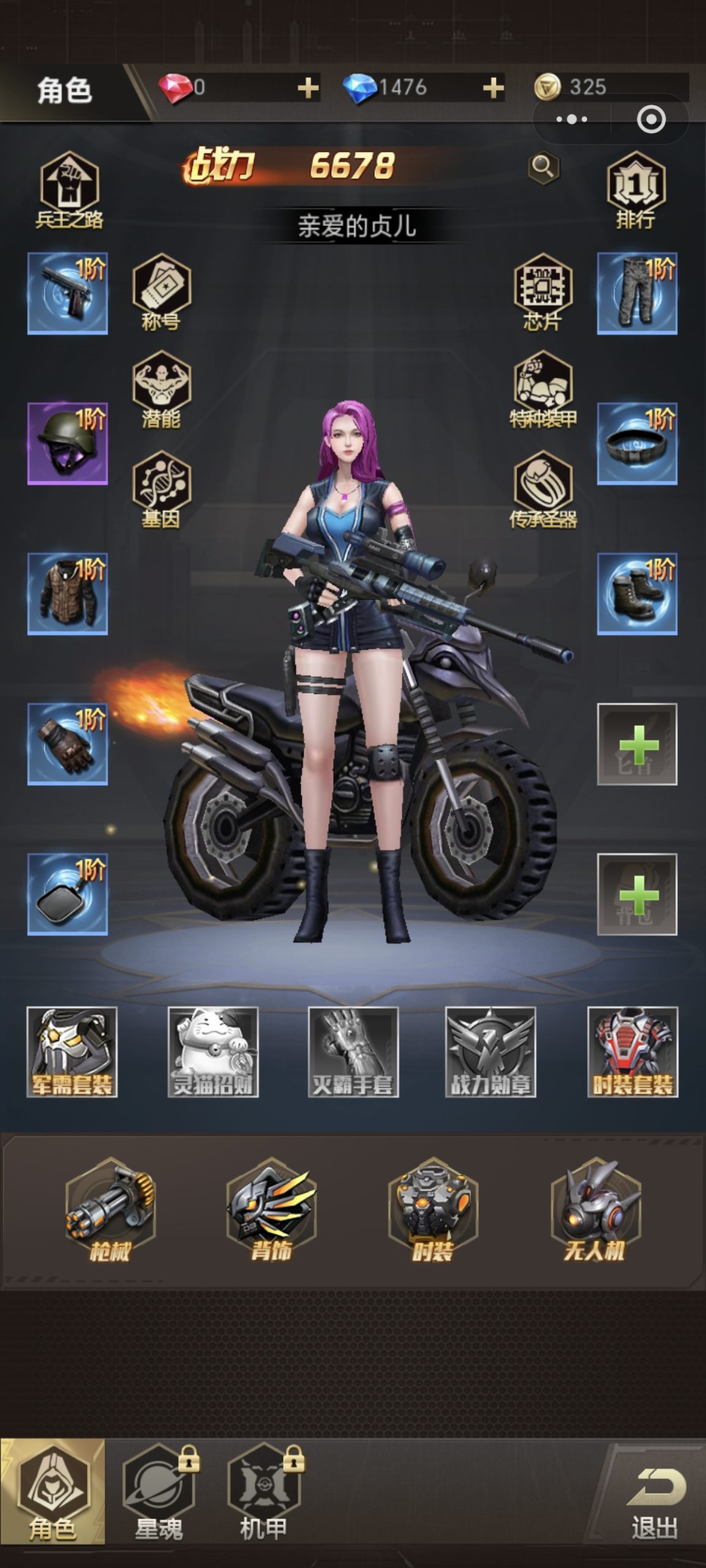The width and height of the screenshot is (706, 1568).
Task: Add more blue diamonds with plus button
Action: 493,88
